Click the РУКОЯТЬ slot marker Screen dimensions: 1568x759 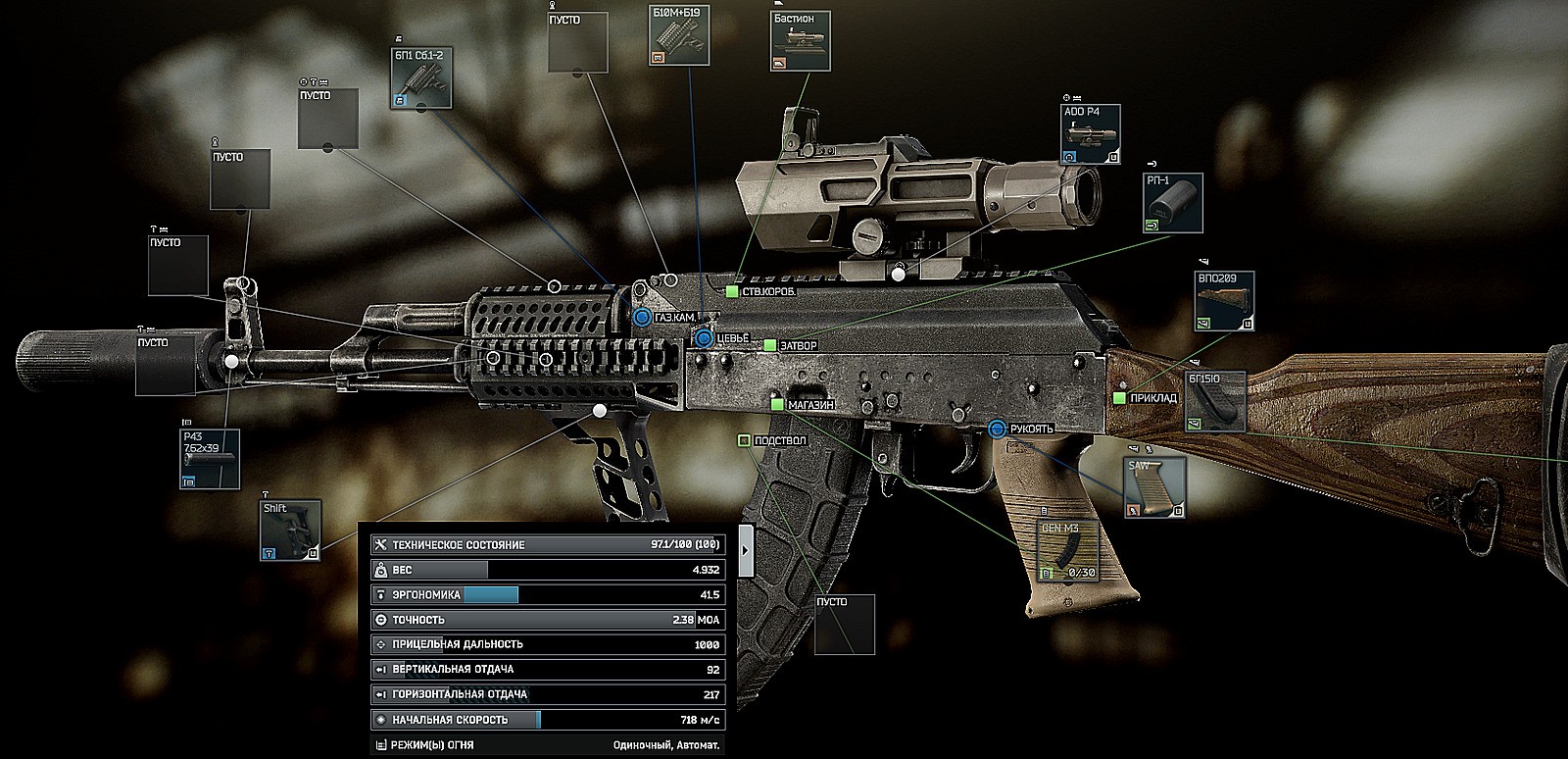997,429
